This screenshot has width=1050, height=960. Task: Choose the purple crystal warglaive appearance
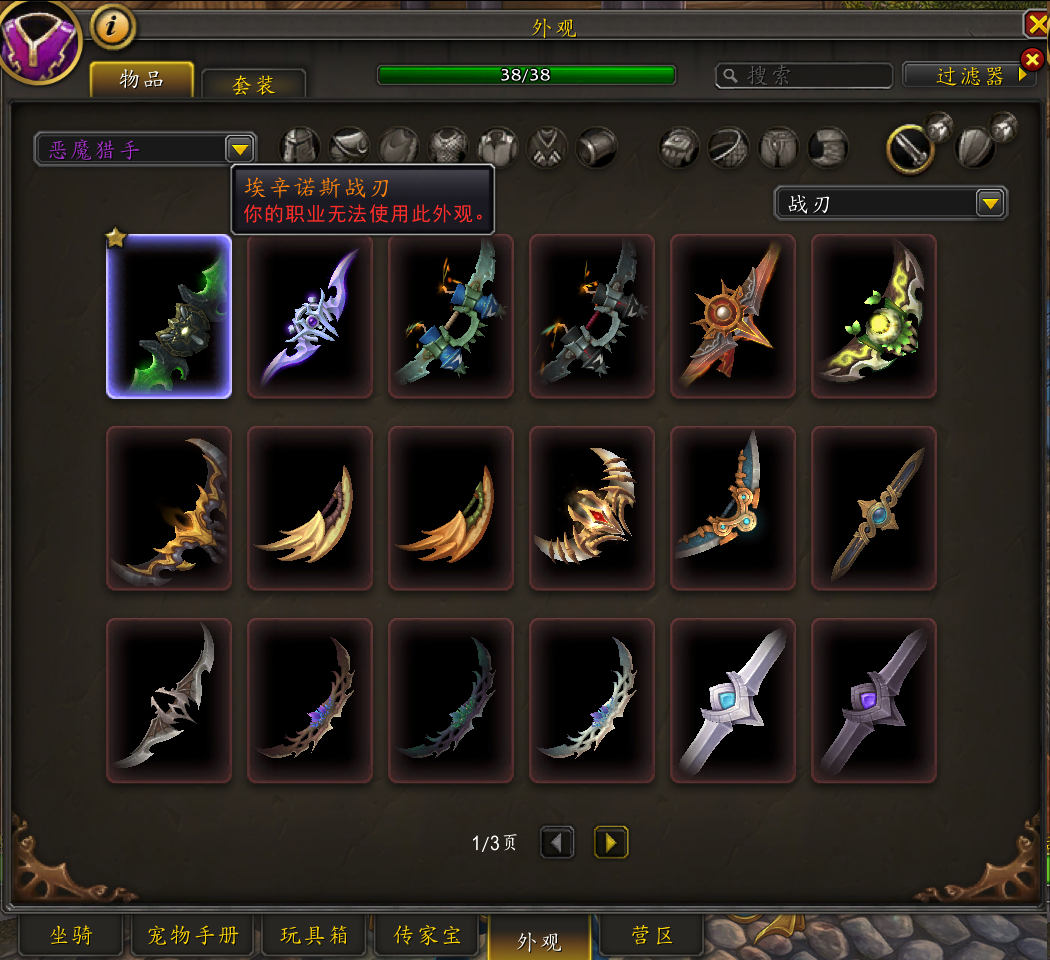tap(310, 316)
